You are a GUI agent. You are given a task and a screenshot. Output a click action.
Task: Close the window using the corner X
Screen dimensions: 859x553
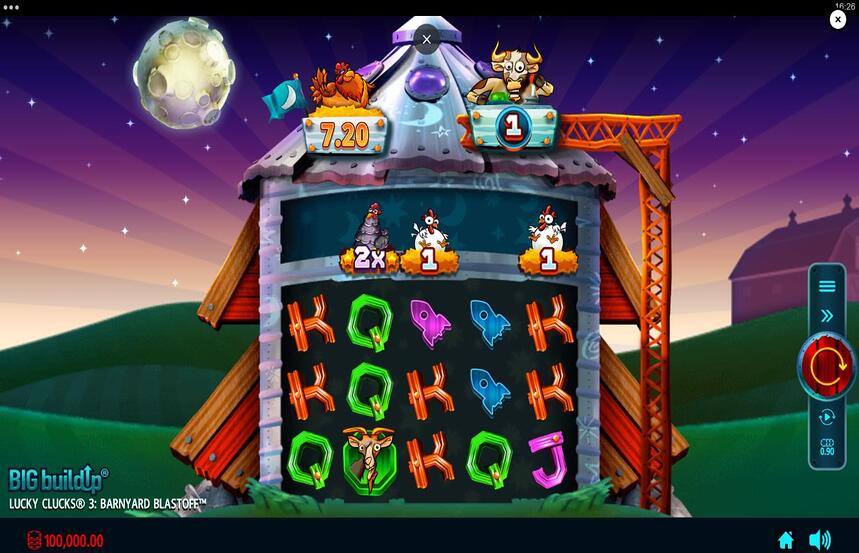coord(838,20)
